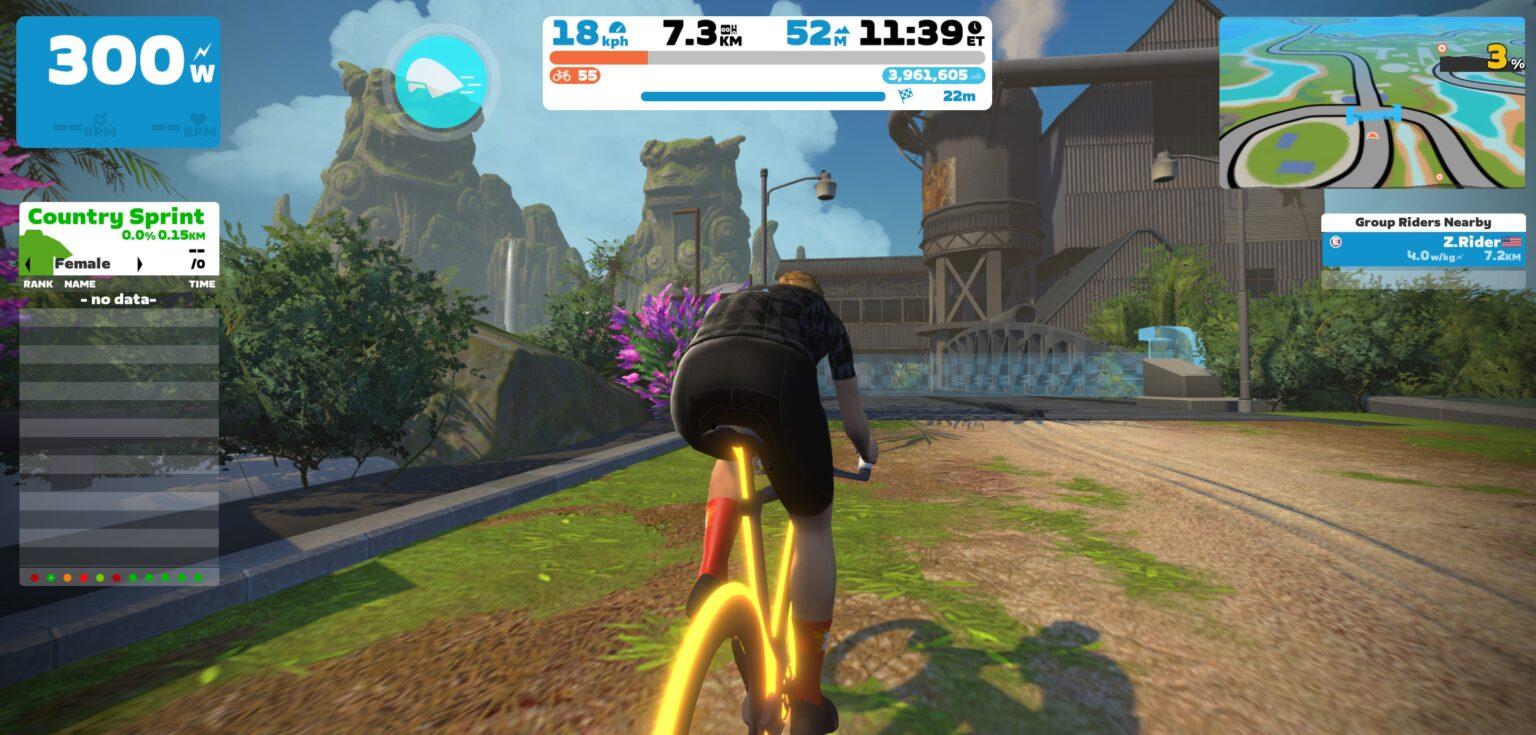This screenshot has height=735, width=1536.
Task: Select the Group Riders Nearby header
Action: coord(1424,221)
